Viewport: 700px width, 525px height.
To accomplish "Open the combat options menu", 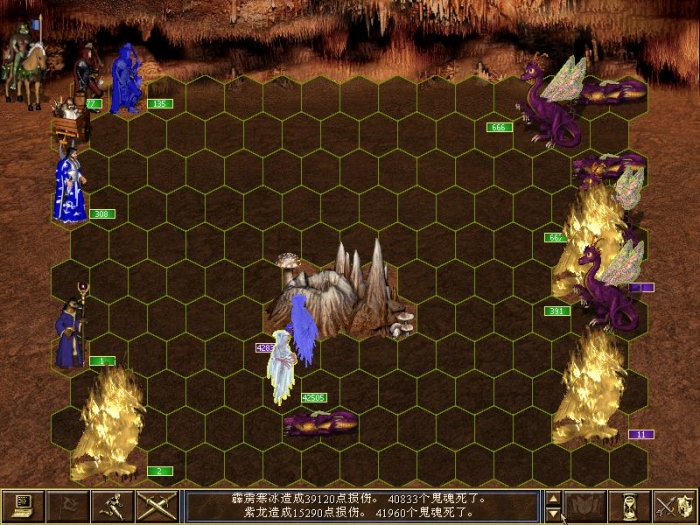I will [x=22, y=506].
